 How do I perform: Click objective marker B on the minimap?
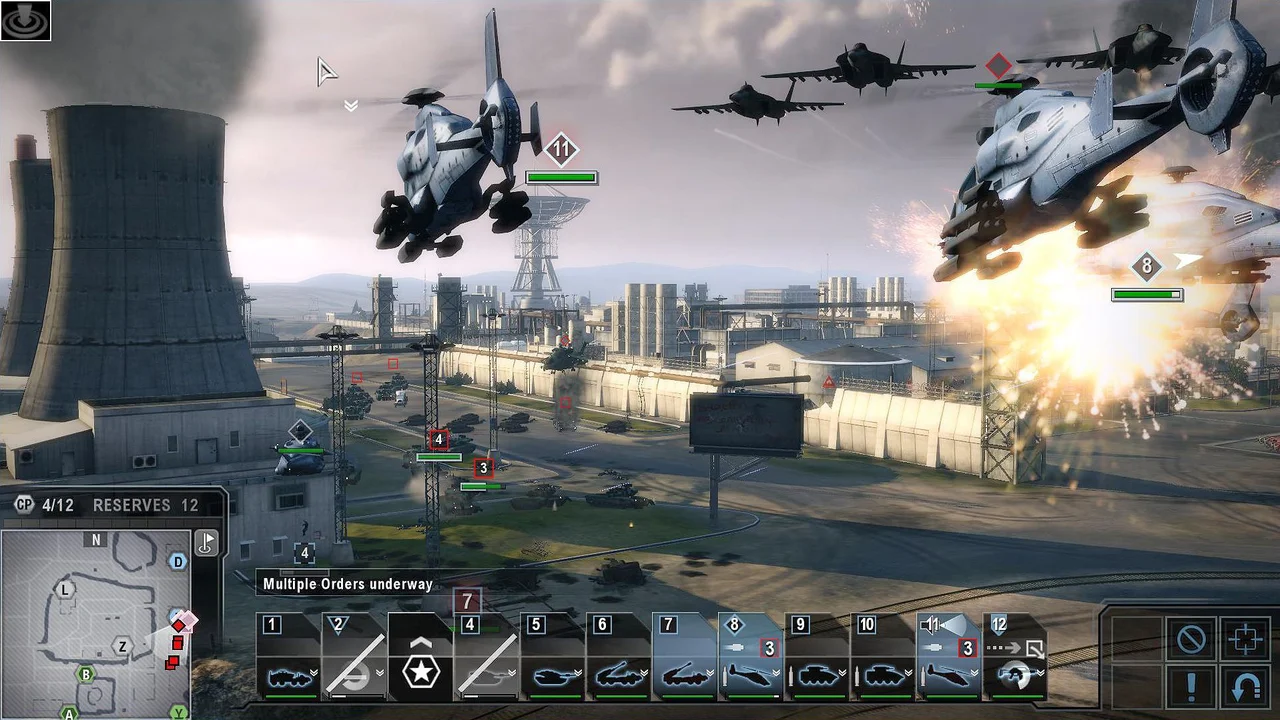pyautogui.click(x=86, y=674)
